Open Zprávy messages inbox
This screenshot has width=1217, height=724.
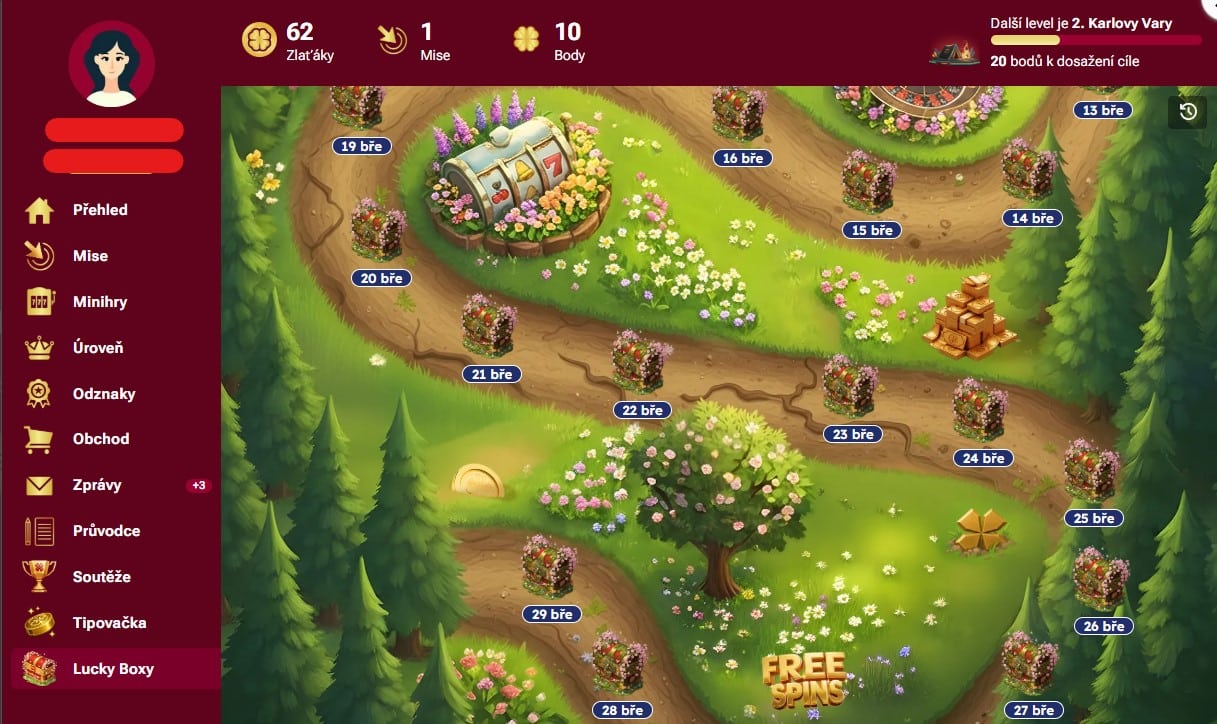pyautogui.click(x=97, y=485)
